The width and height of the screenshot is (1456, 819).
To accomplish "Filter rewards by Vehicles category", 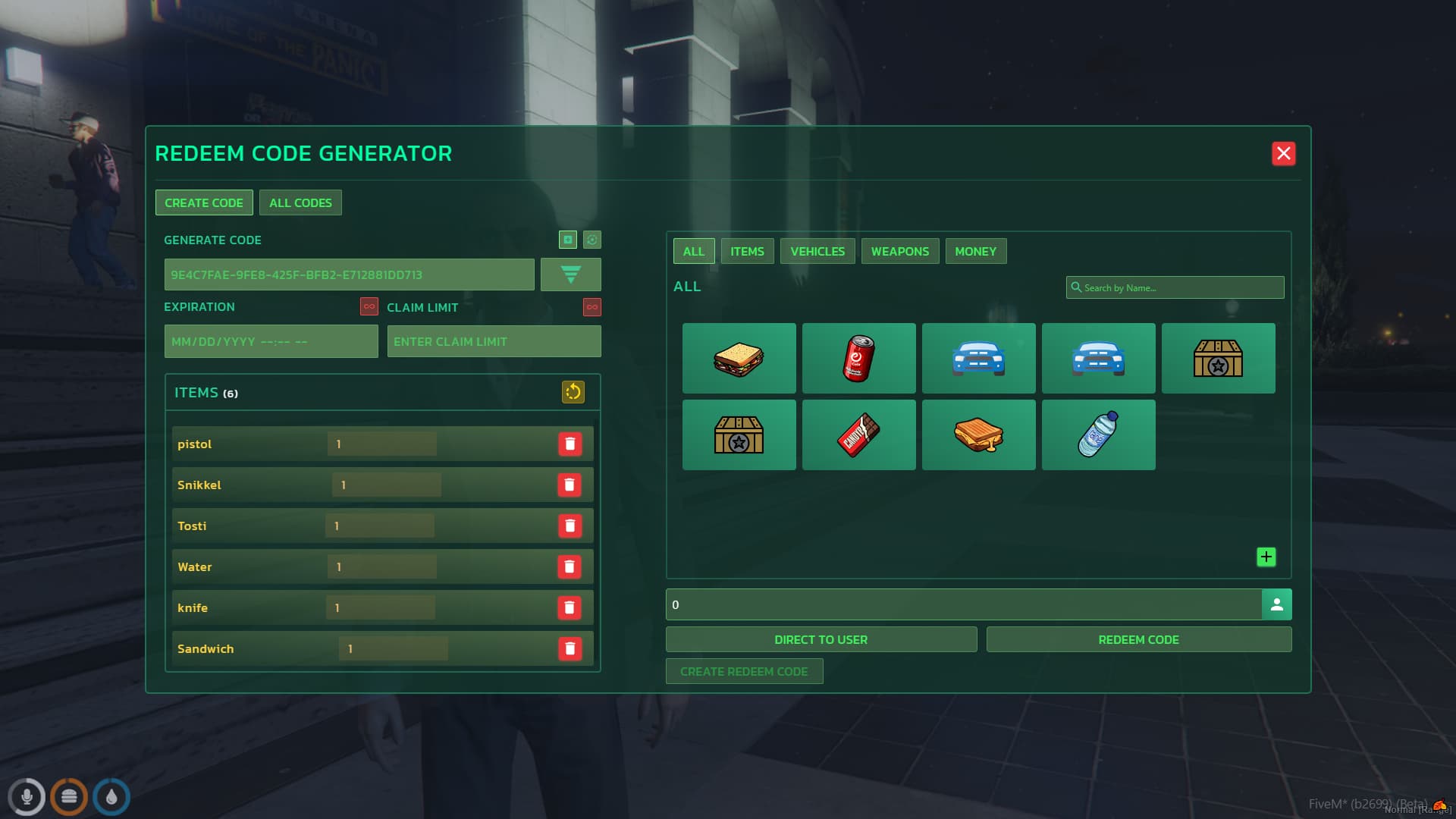I will click(x=817, y=252).
